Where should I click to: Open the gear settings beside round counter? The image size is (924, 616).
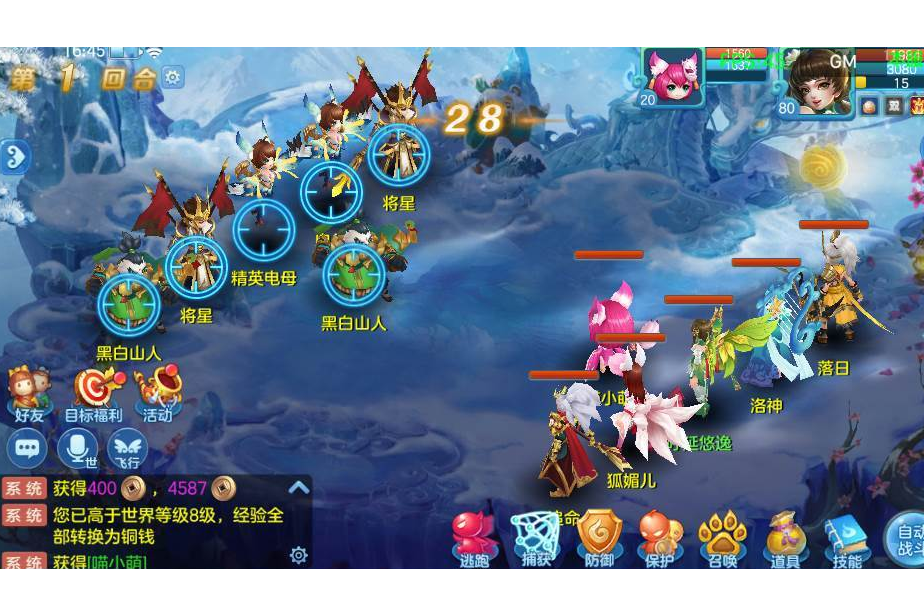coord(173,77)
